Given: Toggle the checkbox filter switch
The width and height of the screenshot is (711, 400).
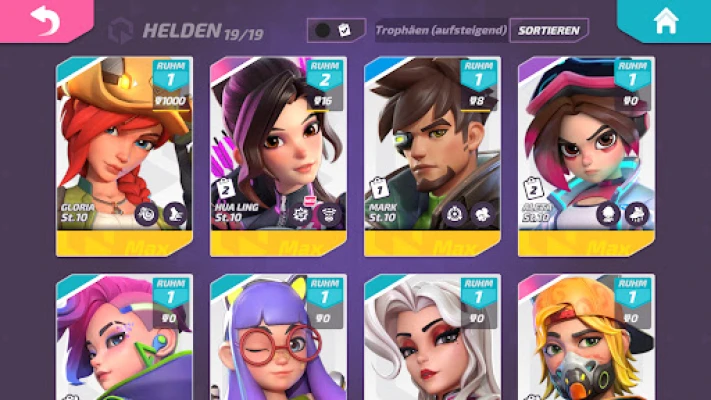Looking at the screenshot, I should (x=334, y=30).
